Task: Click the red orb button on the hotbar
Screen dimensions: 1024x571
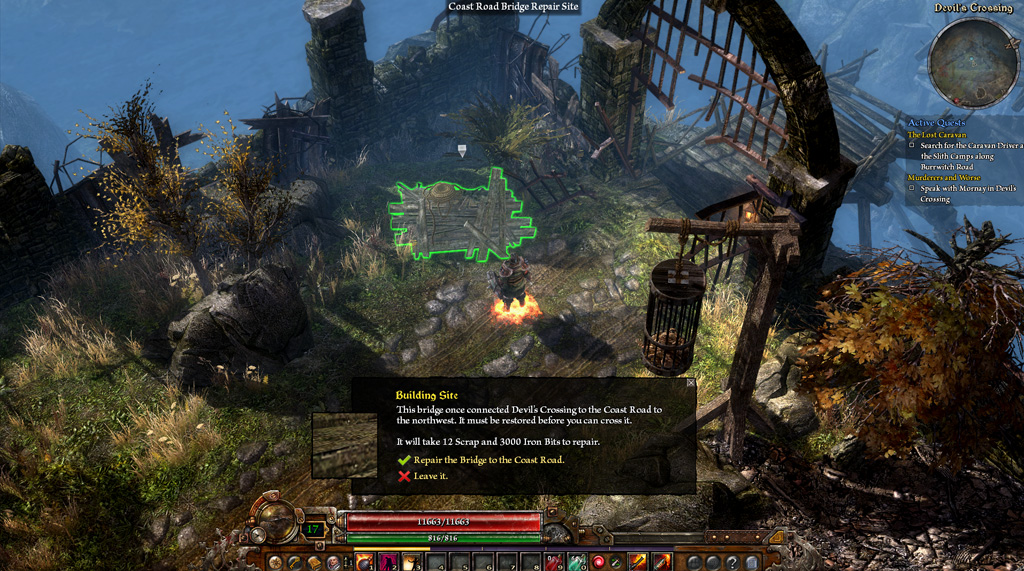Action: 599,562
